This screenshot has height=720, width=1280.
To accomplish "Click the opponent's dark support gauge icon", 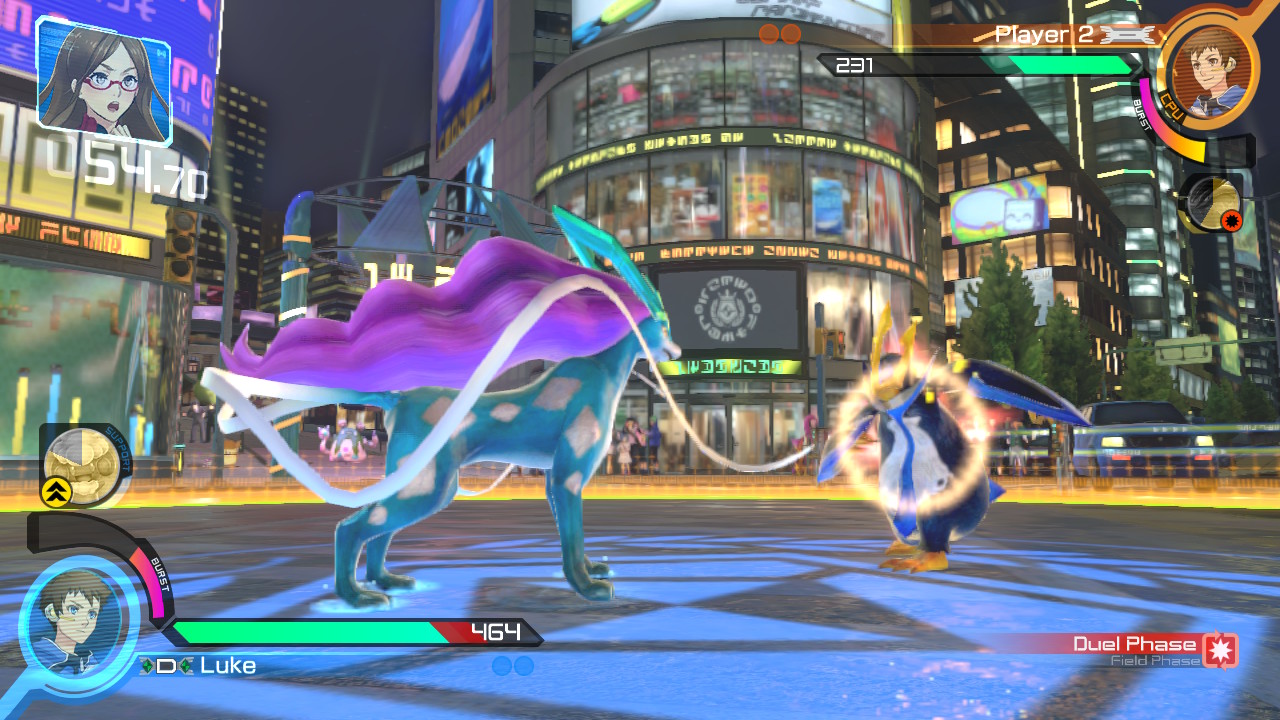I will (1213, 203).
